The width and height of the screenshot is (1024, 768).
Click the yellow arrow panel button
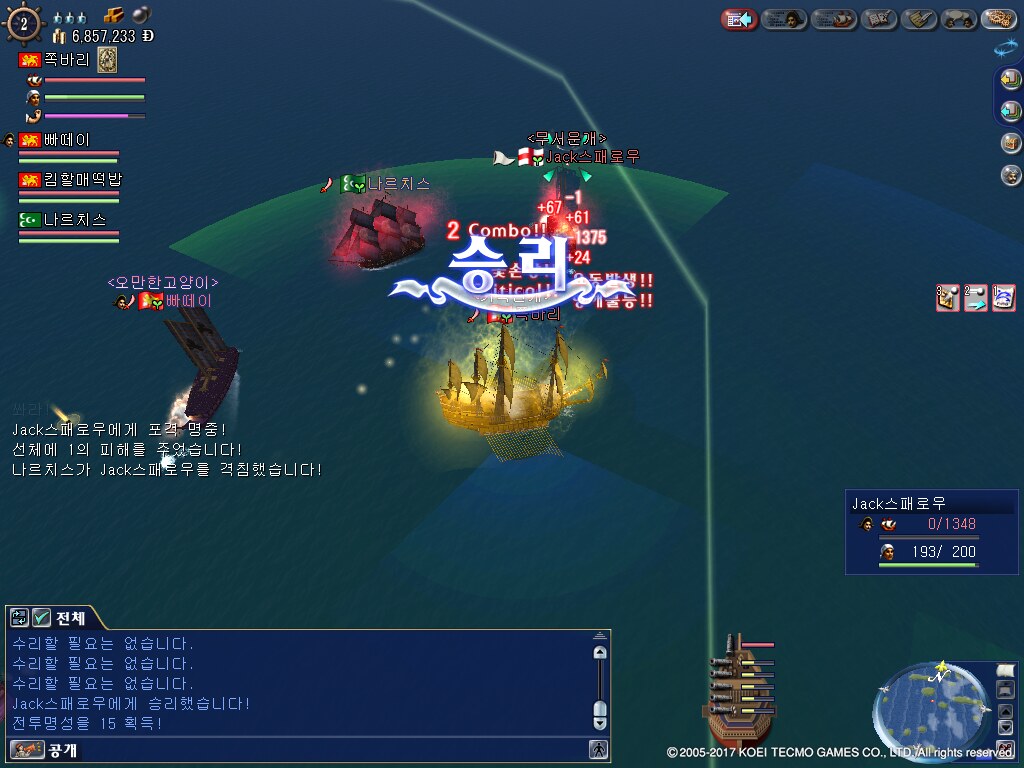(1011, 79)
